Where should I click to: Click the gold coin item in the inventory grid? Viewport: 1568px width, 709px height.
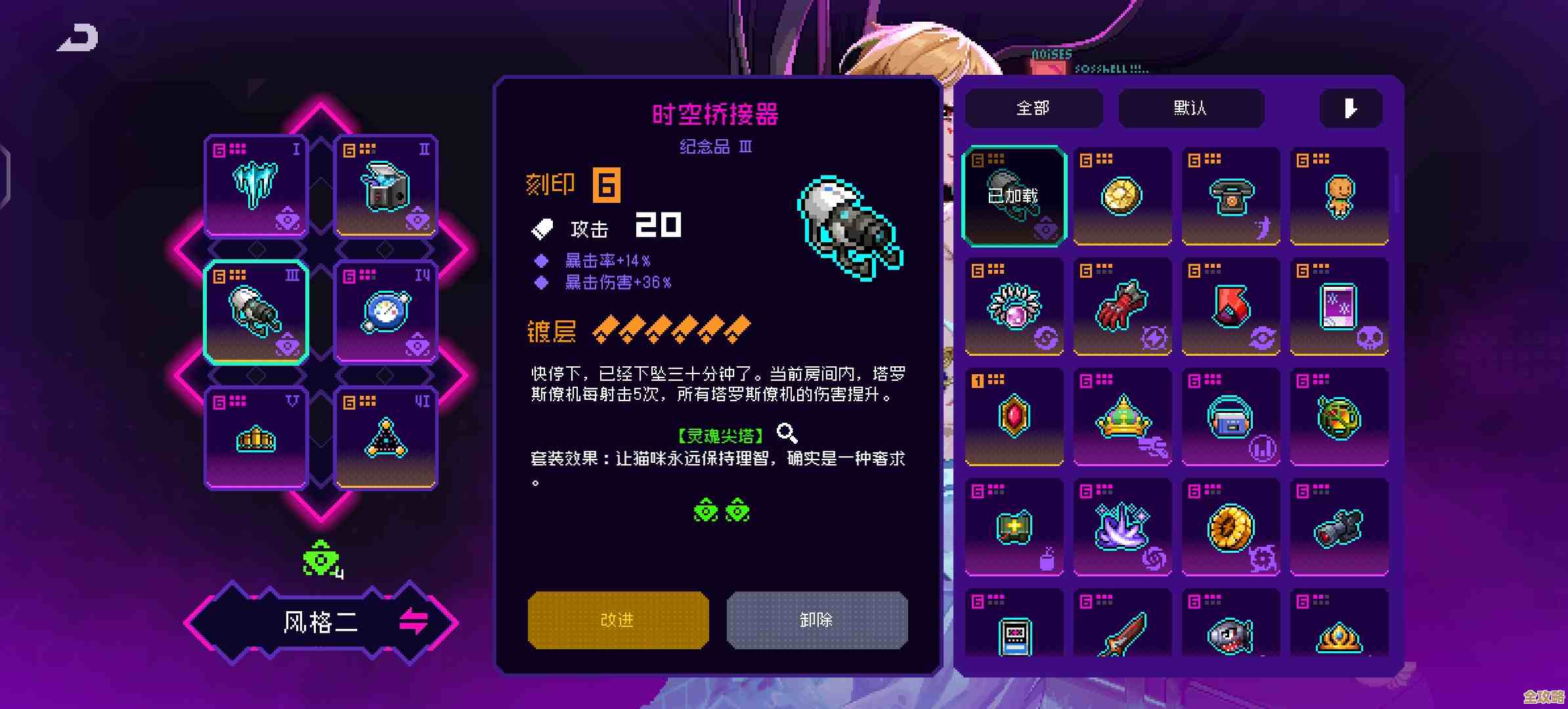click(x=1122, y=196)
